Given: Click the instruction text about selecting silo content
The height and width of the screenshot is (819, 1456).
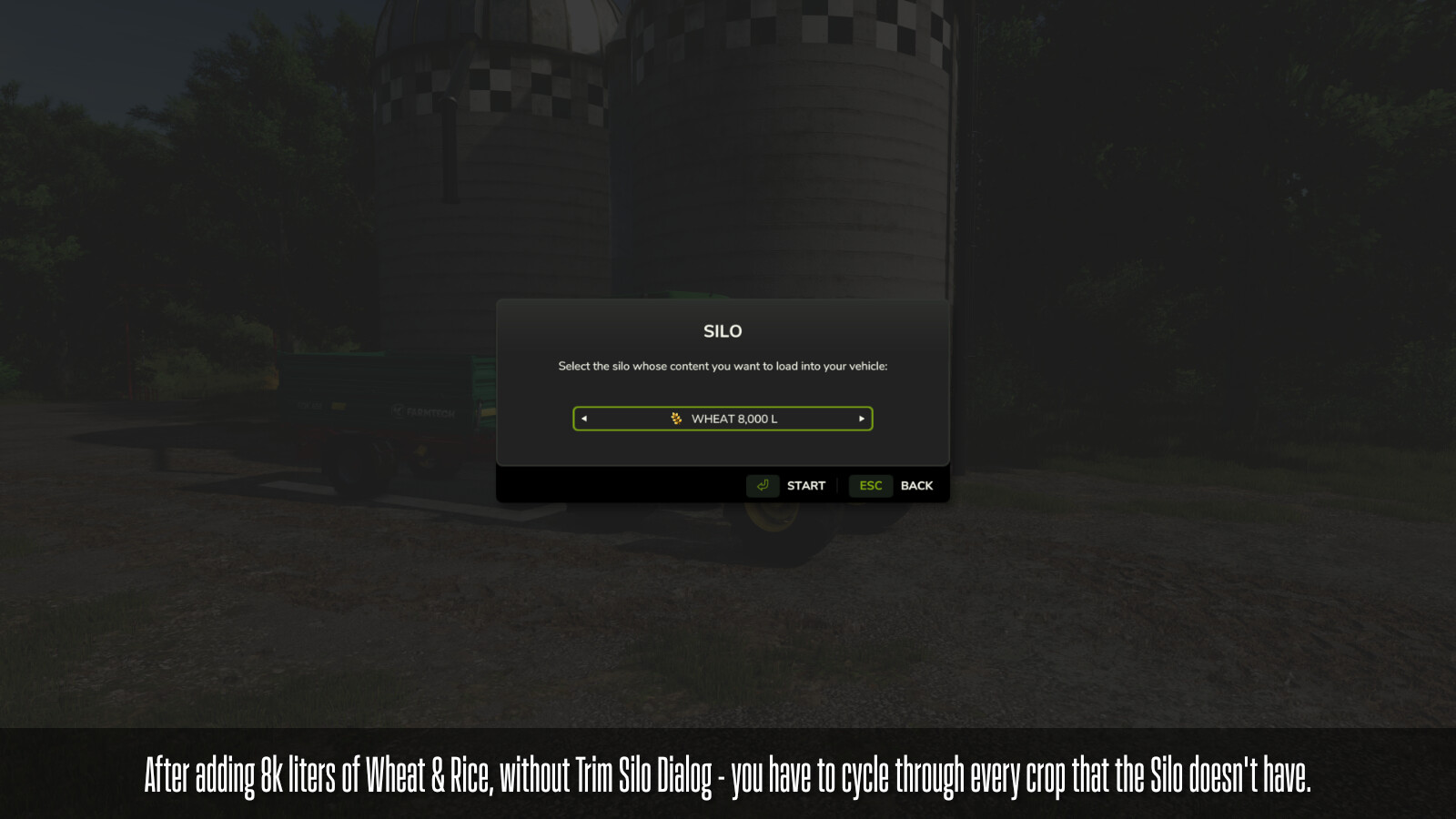Looking at the screenshot, I should coord(722,367).
